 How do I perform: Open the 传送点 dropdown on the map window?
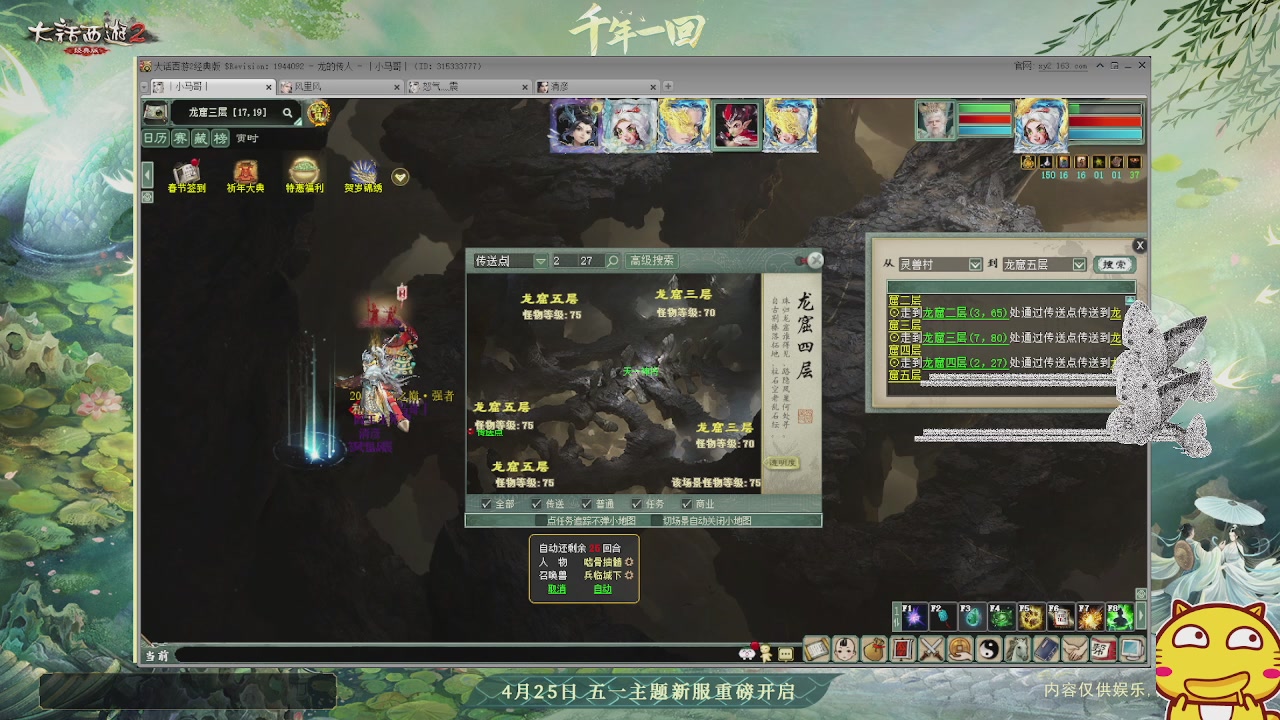(540, 261)
